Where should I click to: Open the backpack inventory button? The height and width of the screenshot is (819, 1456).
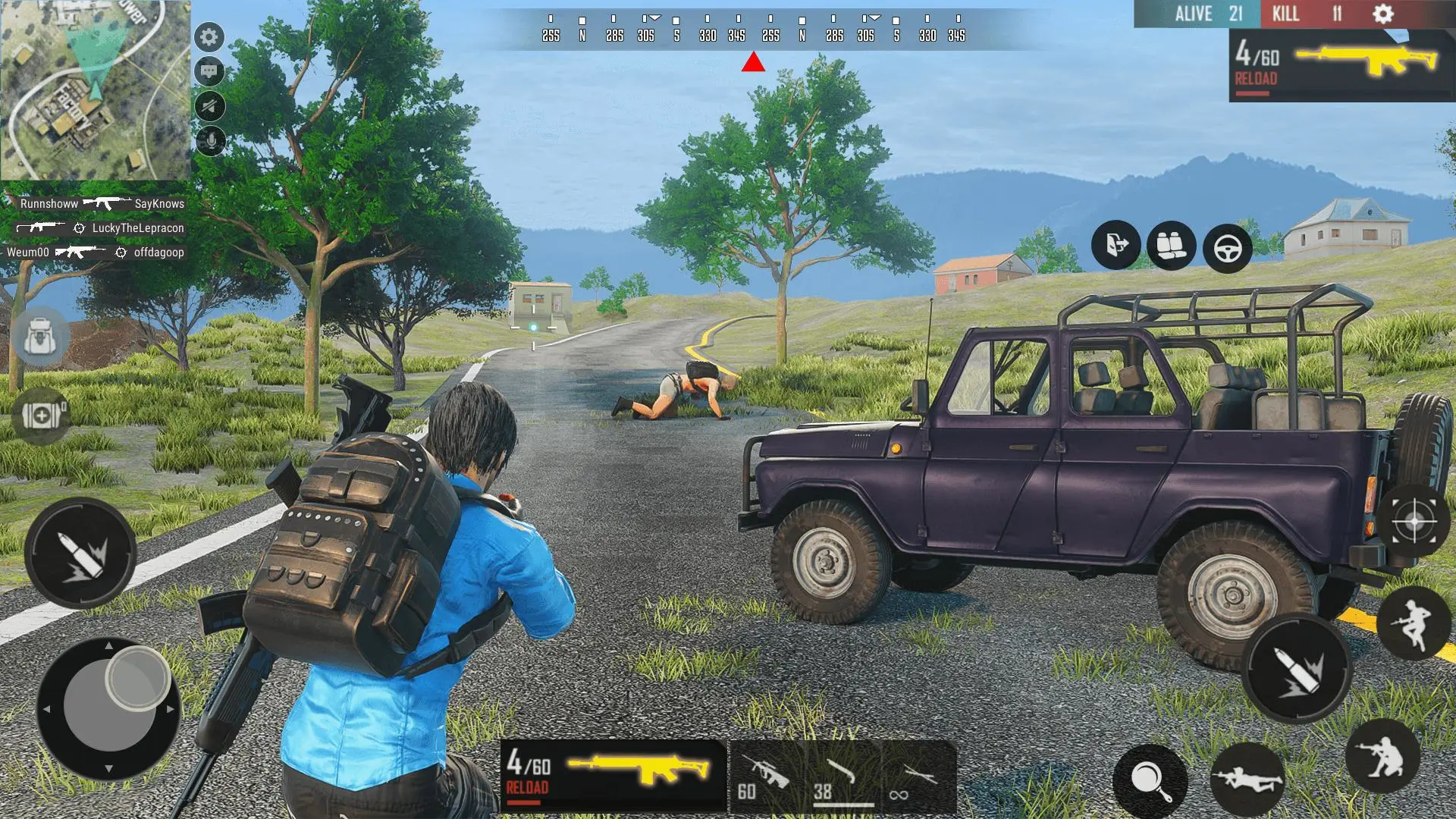(40, 337)
